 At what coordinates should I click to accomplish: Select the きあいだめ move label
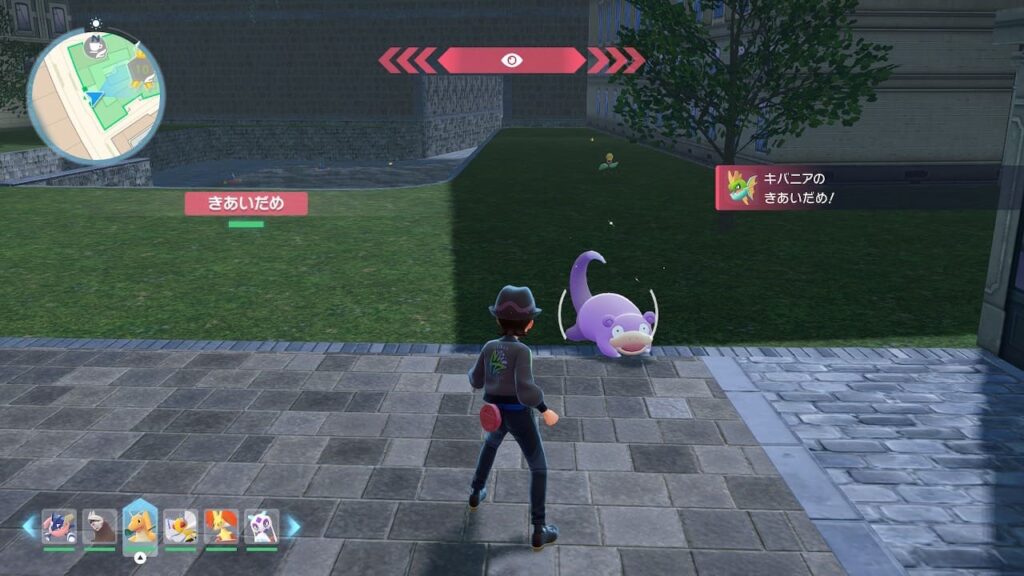coord(245,204)
